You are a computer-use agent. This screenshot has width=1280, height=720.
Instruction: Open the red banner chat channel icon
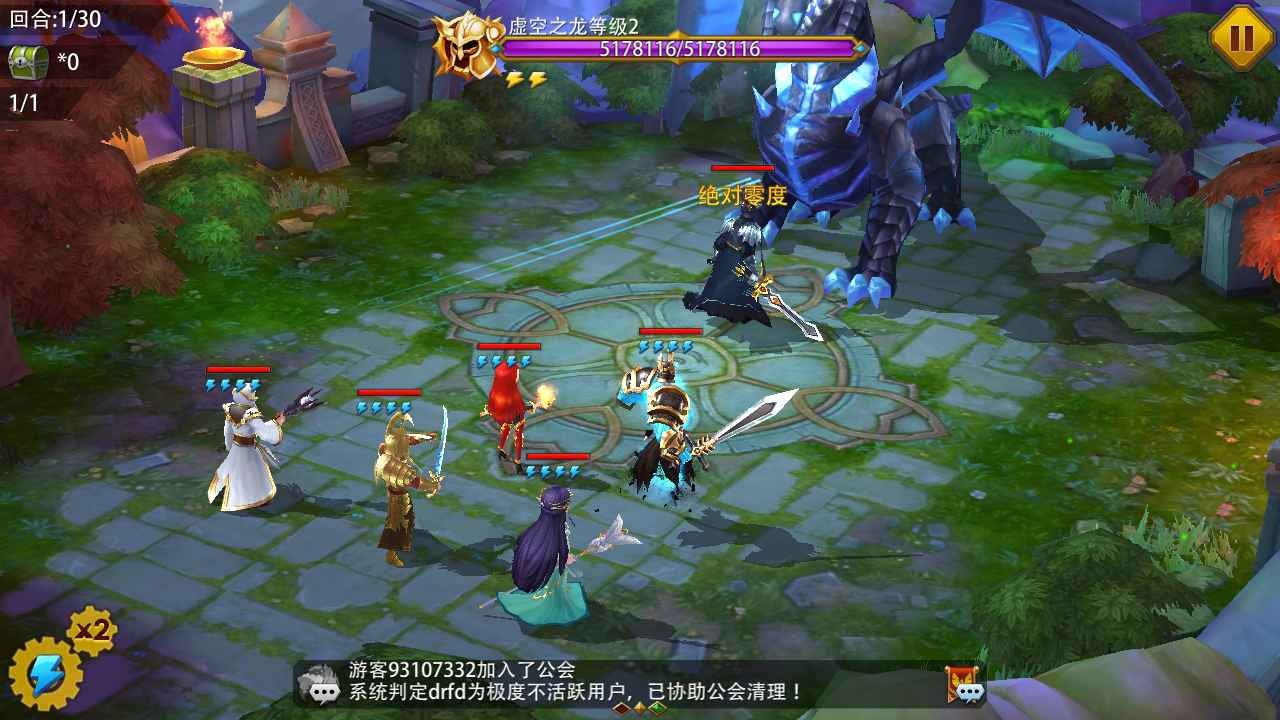(x=965, y=684)
